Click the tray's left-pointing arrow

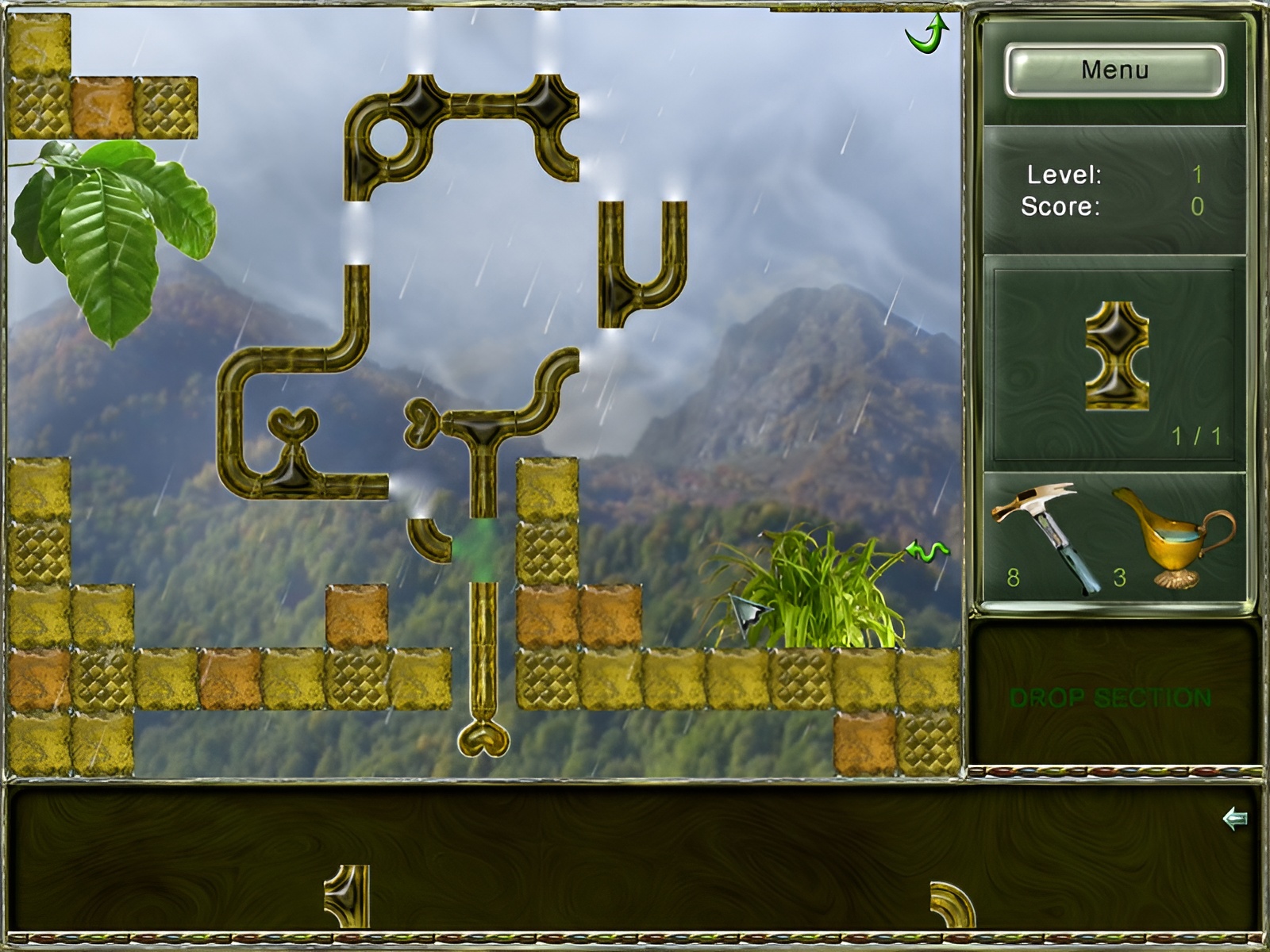(1234, 819)
